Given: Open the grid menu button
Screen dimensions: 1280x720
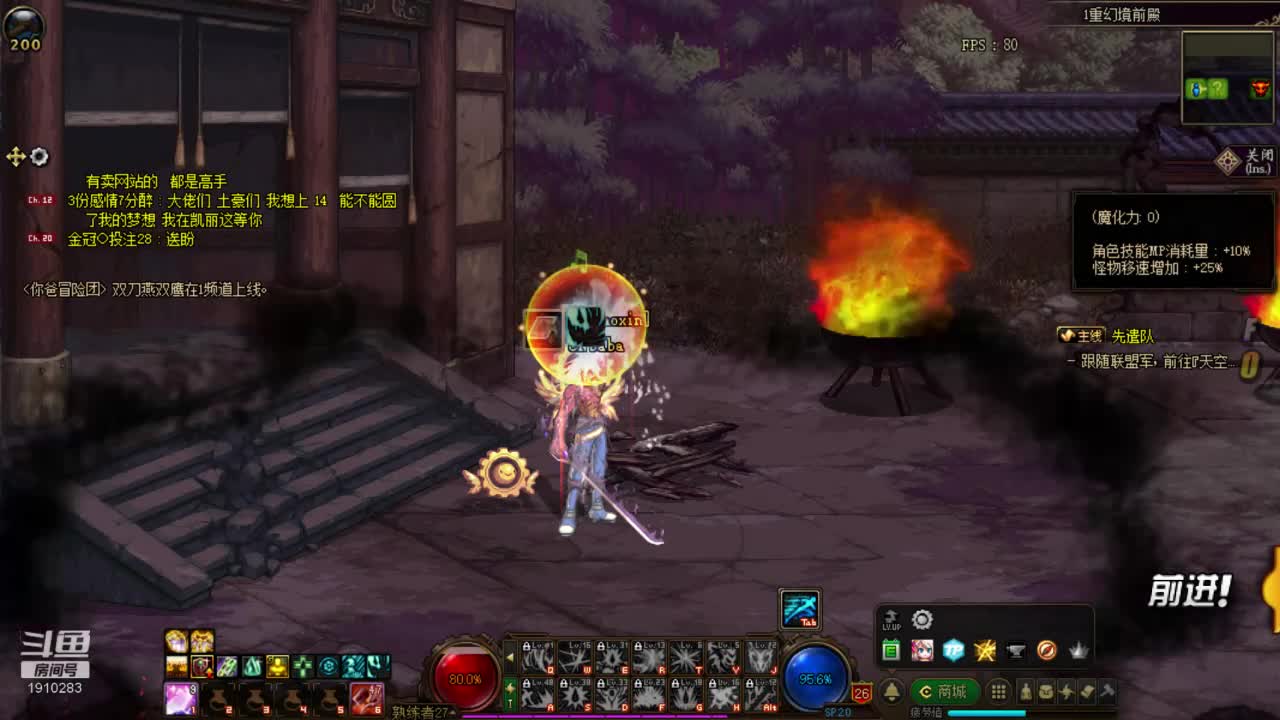Looking at the screenshot, I should click(998, 691).
